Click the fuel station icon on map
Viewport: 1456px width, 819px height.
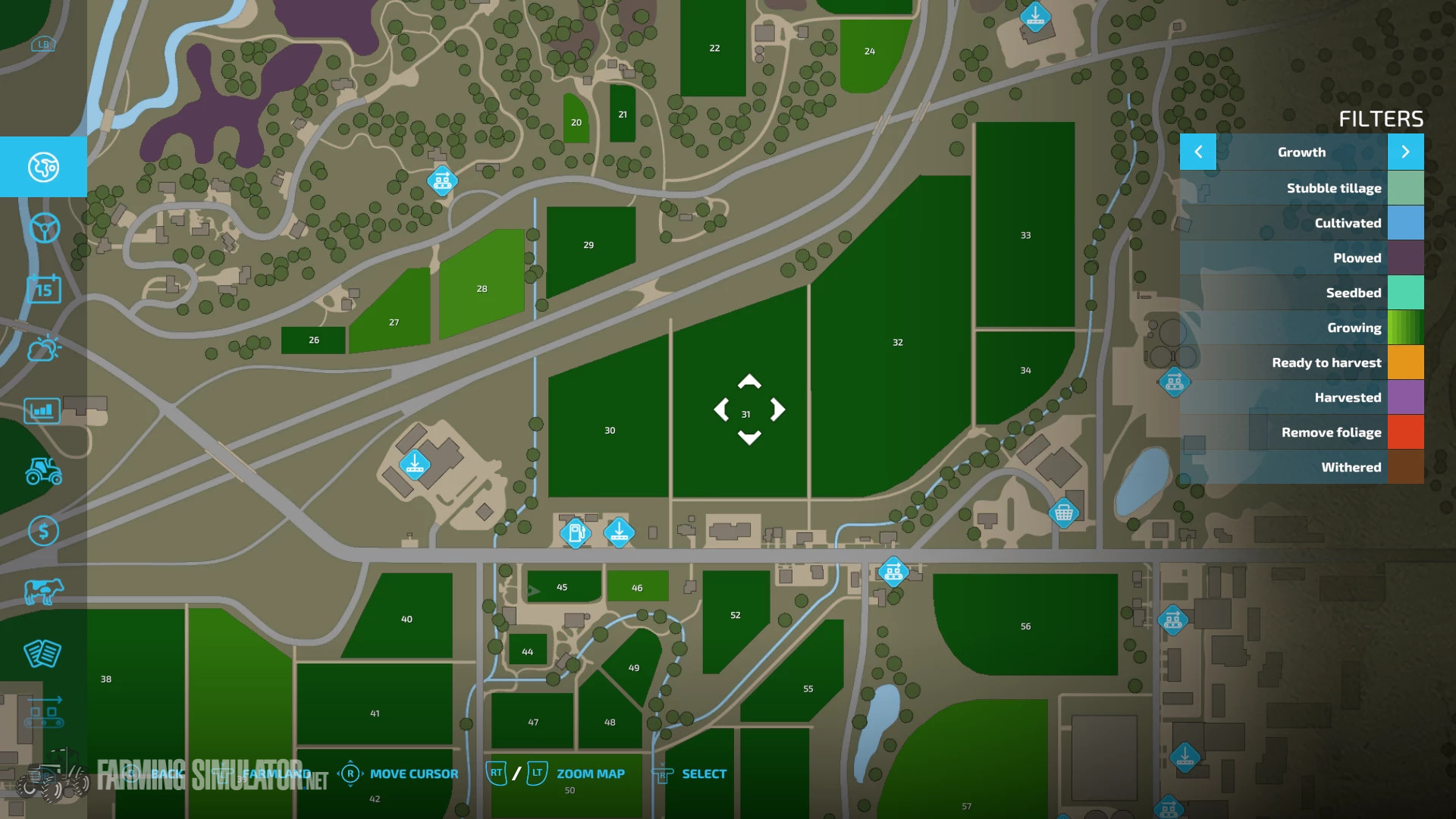click(x=576, y=533)
